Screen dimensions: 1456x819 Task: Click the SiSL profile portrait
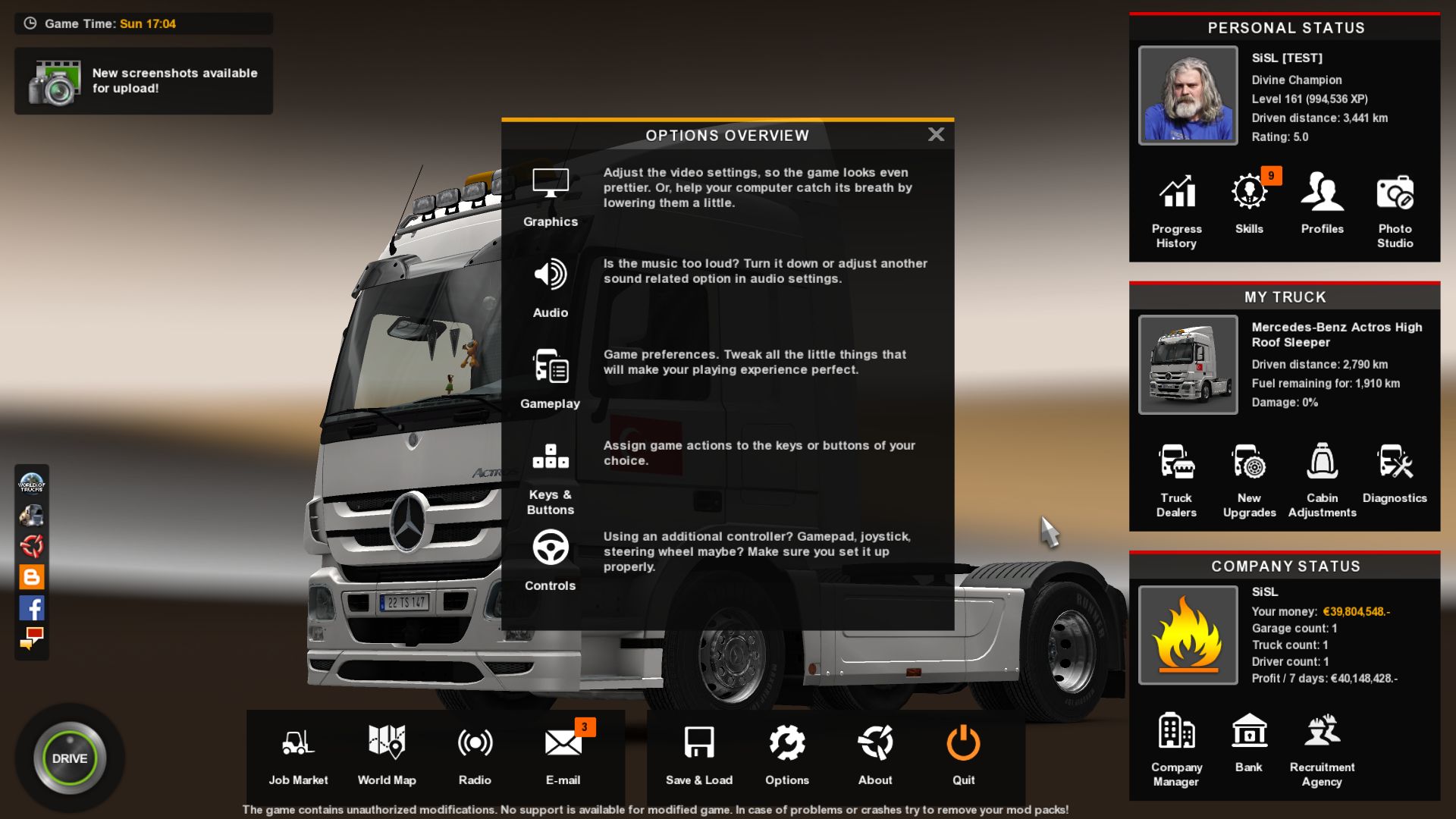pyautogui.click(x=1188, y=95)
